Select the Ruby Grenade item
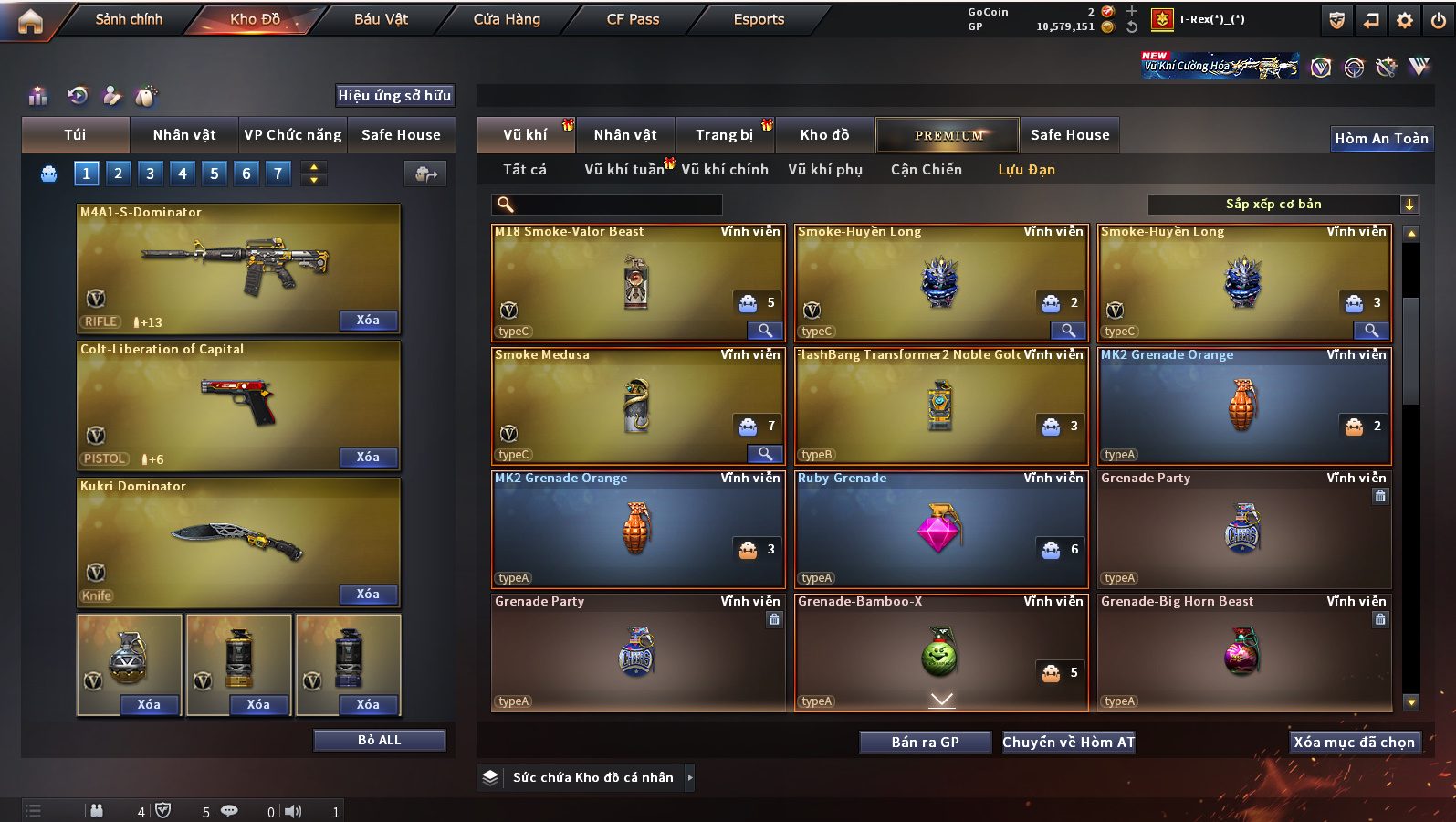 pyautogui.click(x=941, y=530)
